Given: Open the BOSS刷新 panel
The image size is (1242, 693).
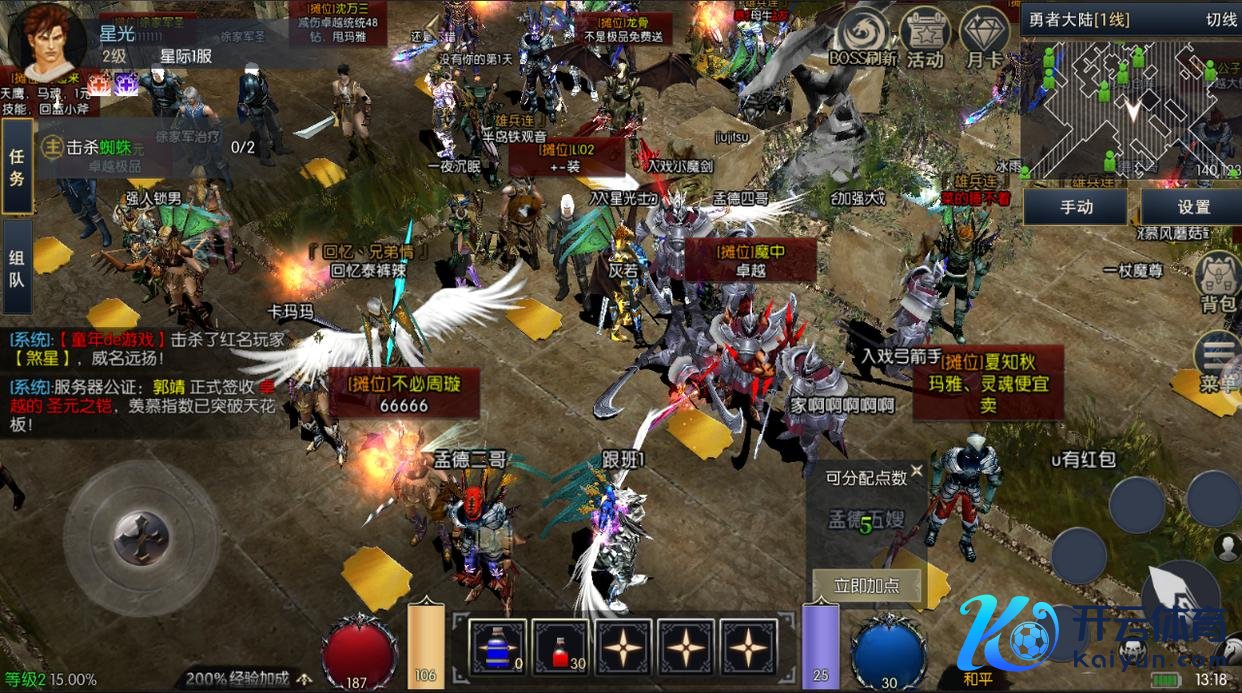Looking at the screenshot, I should pyautogui.click(x=862, y=40).
